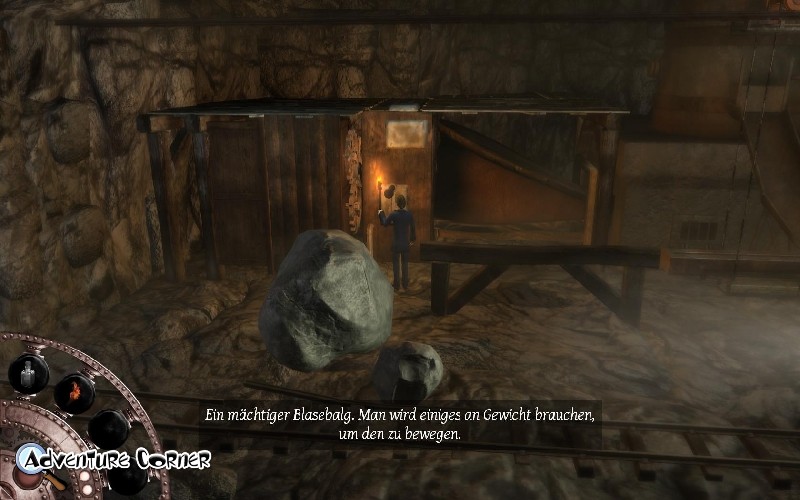Select the bottle item in inventory wheel
The image size is (800, 500).
pos(28,374)
